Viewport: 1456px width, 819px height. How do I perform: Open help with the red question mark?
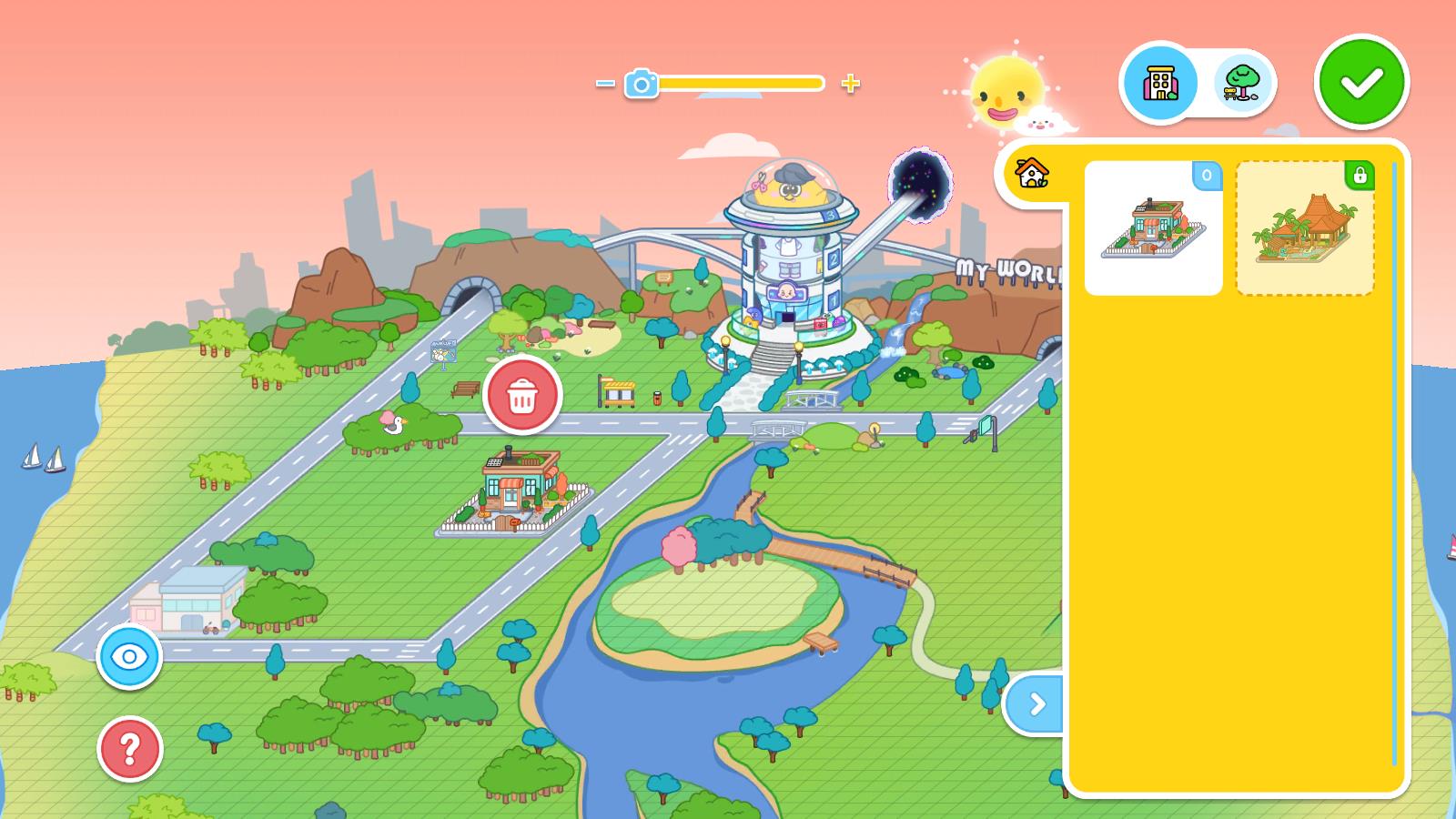click(129, 749)
